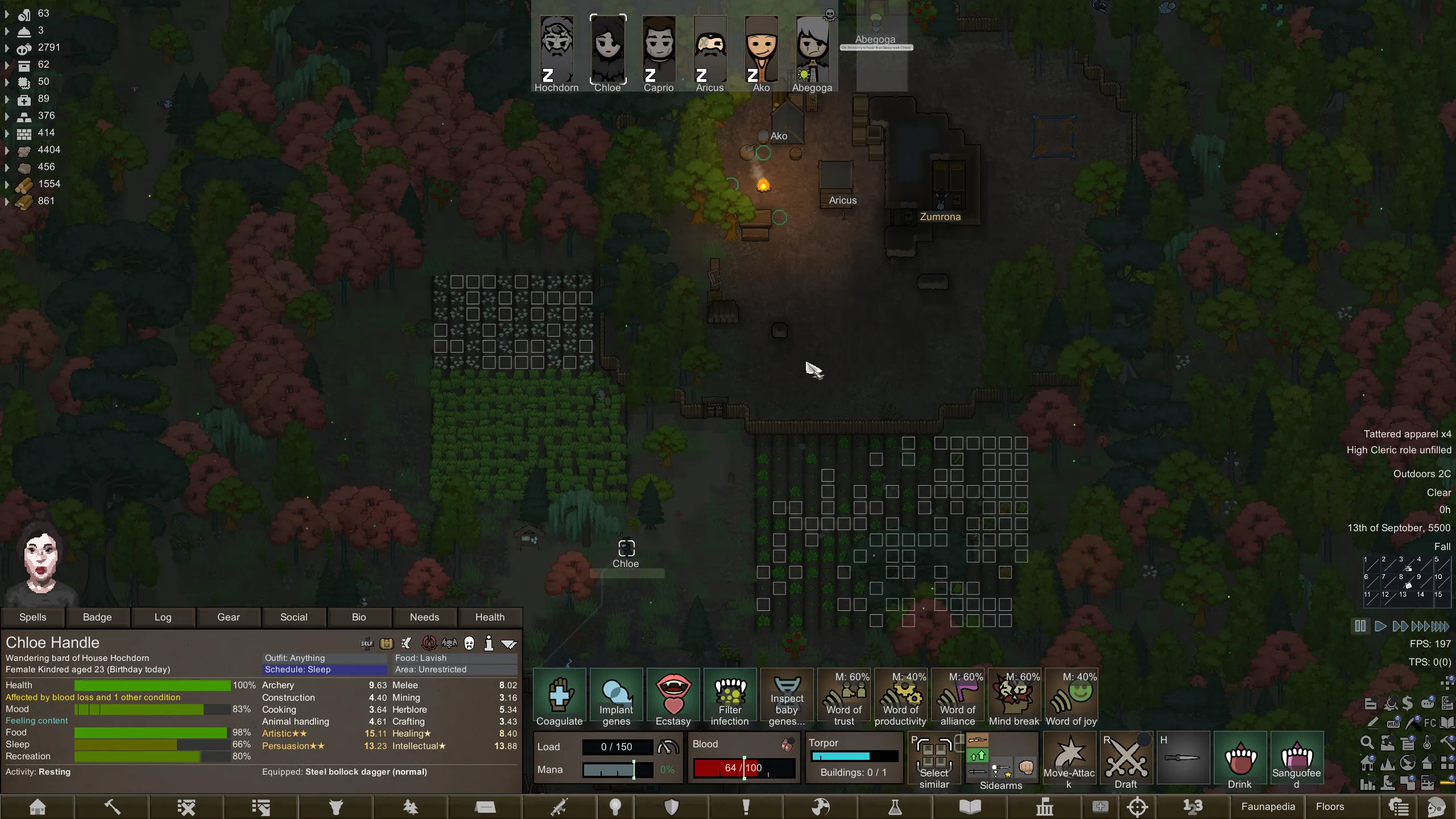Activate the Coagulate ability
1456x819 pixels.
559,698
